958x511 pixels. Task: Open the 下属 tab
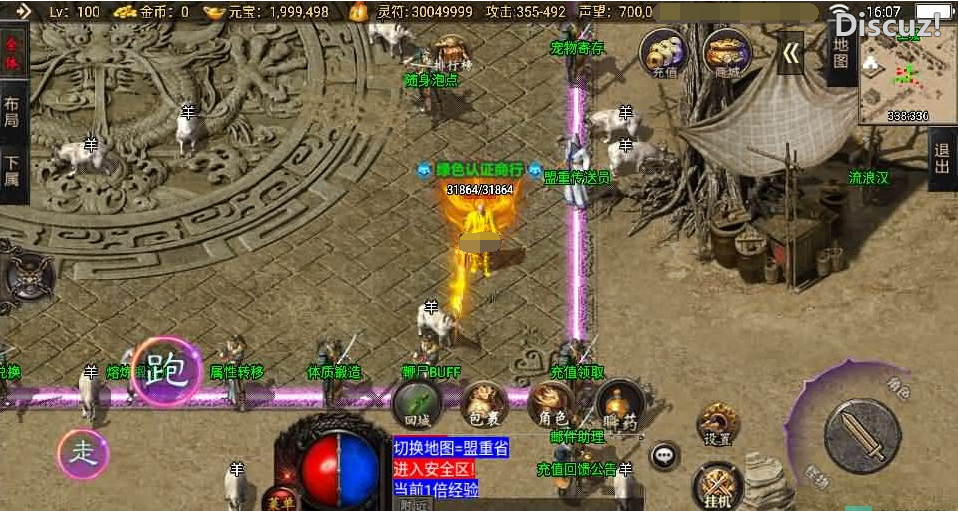click(x=12, y=171)
